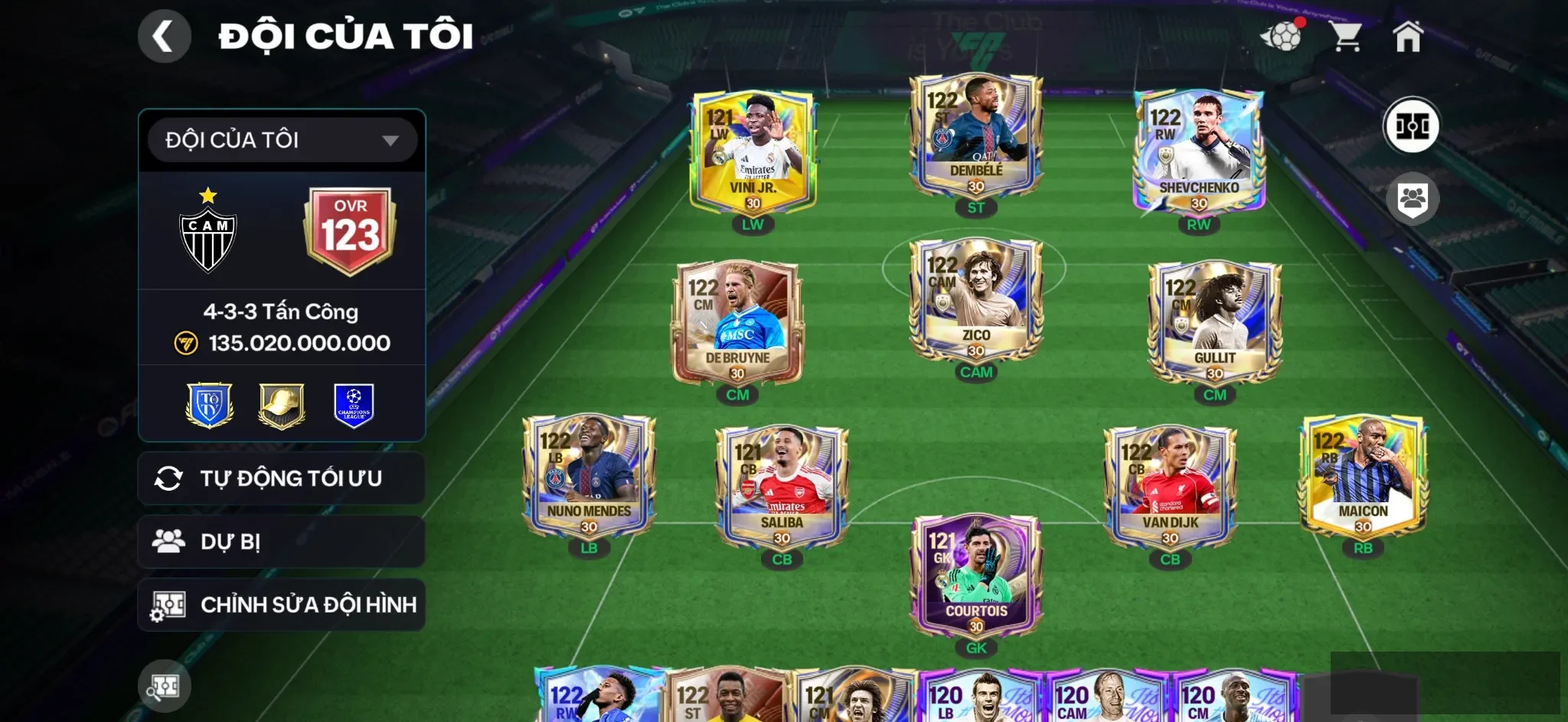Click the stadium map icon at bottom left
This screenshot has width=1568, height=722.
(165, 686)
